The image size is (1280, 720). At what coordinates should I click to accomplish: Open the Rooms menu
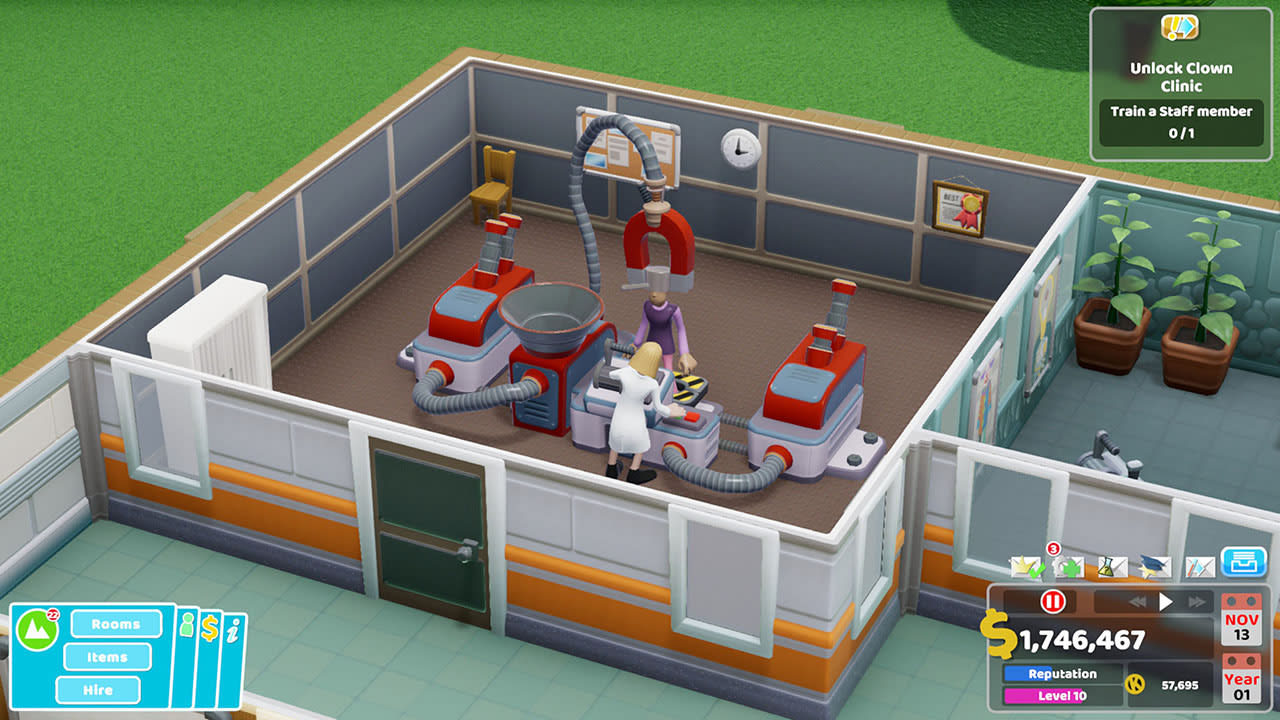pyautogui.click(x=116, y=625)
